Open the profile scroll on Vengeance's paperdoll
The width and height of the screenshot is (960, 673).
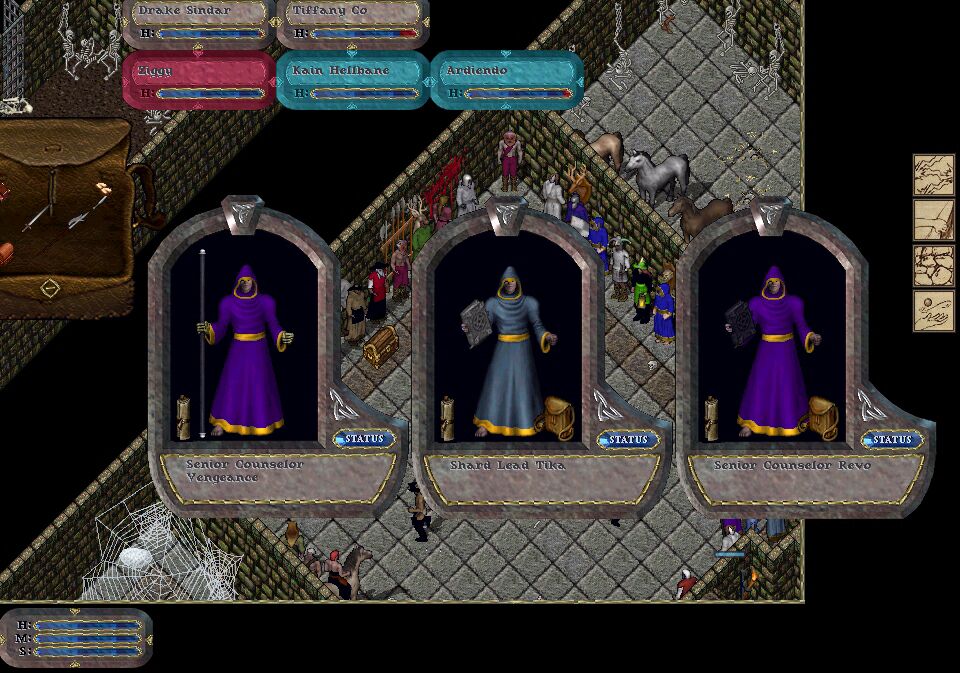coord(184,417)
